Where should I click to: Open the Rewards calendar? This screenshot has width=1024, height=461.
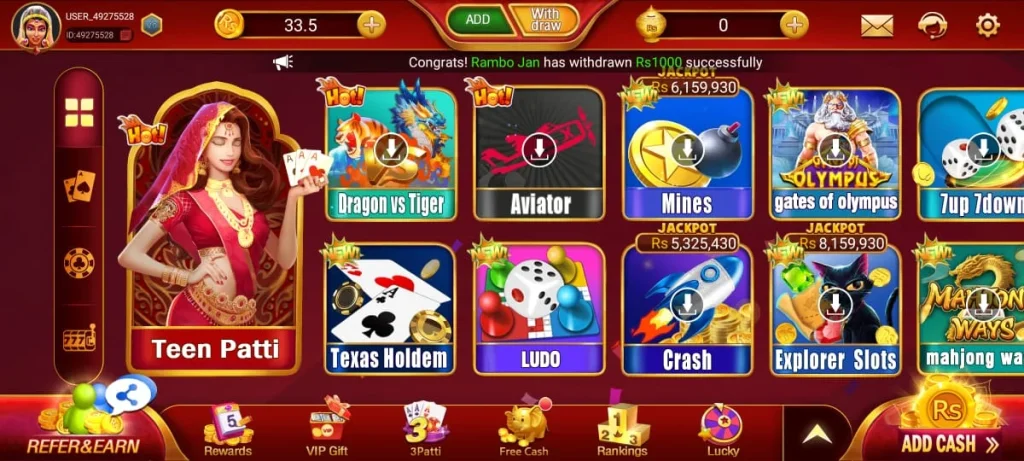pos(228,430)
